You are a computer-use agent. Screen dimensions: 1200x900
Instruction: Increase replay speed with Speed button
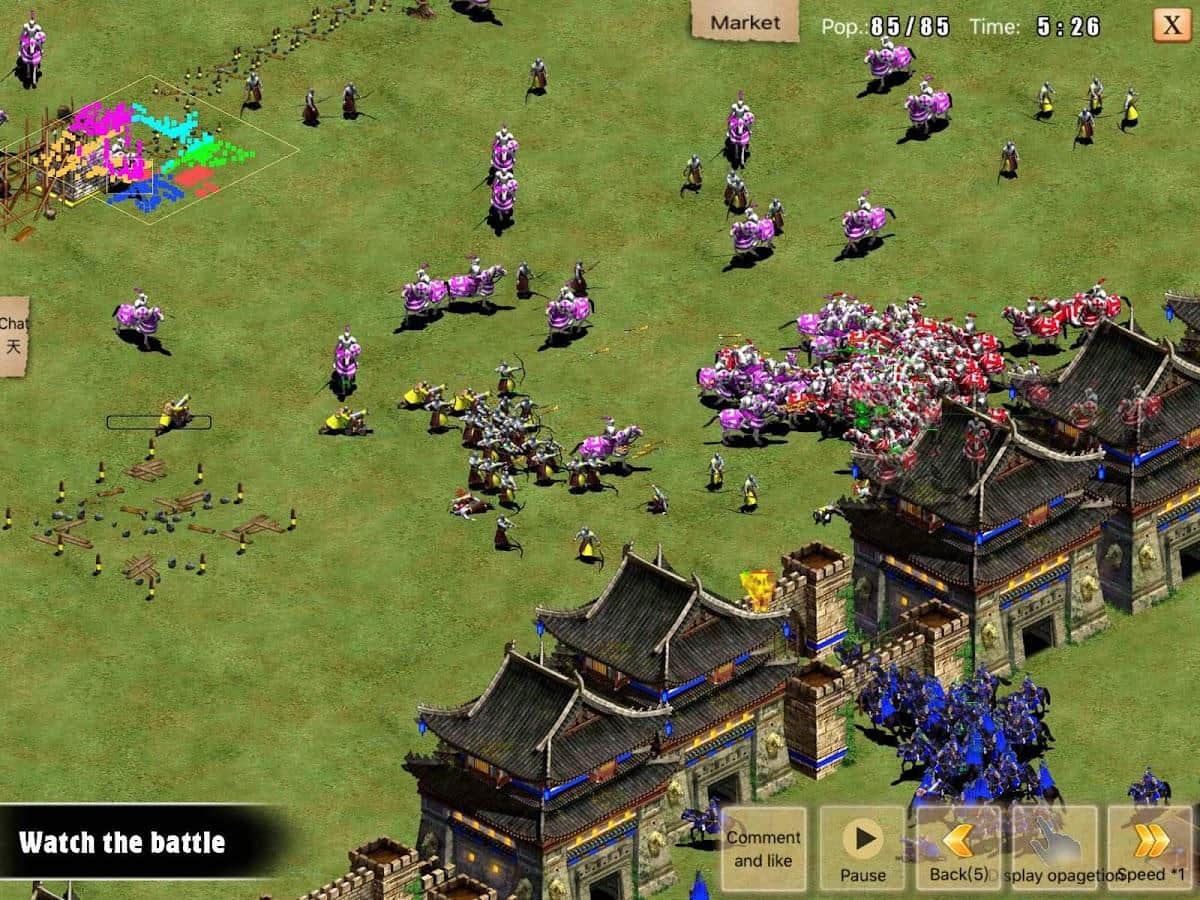coord(1150,848)
